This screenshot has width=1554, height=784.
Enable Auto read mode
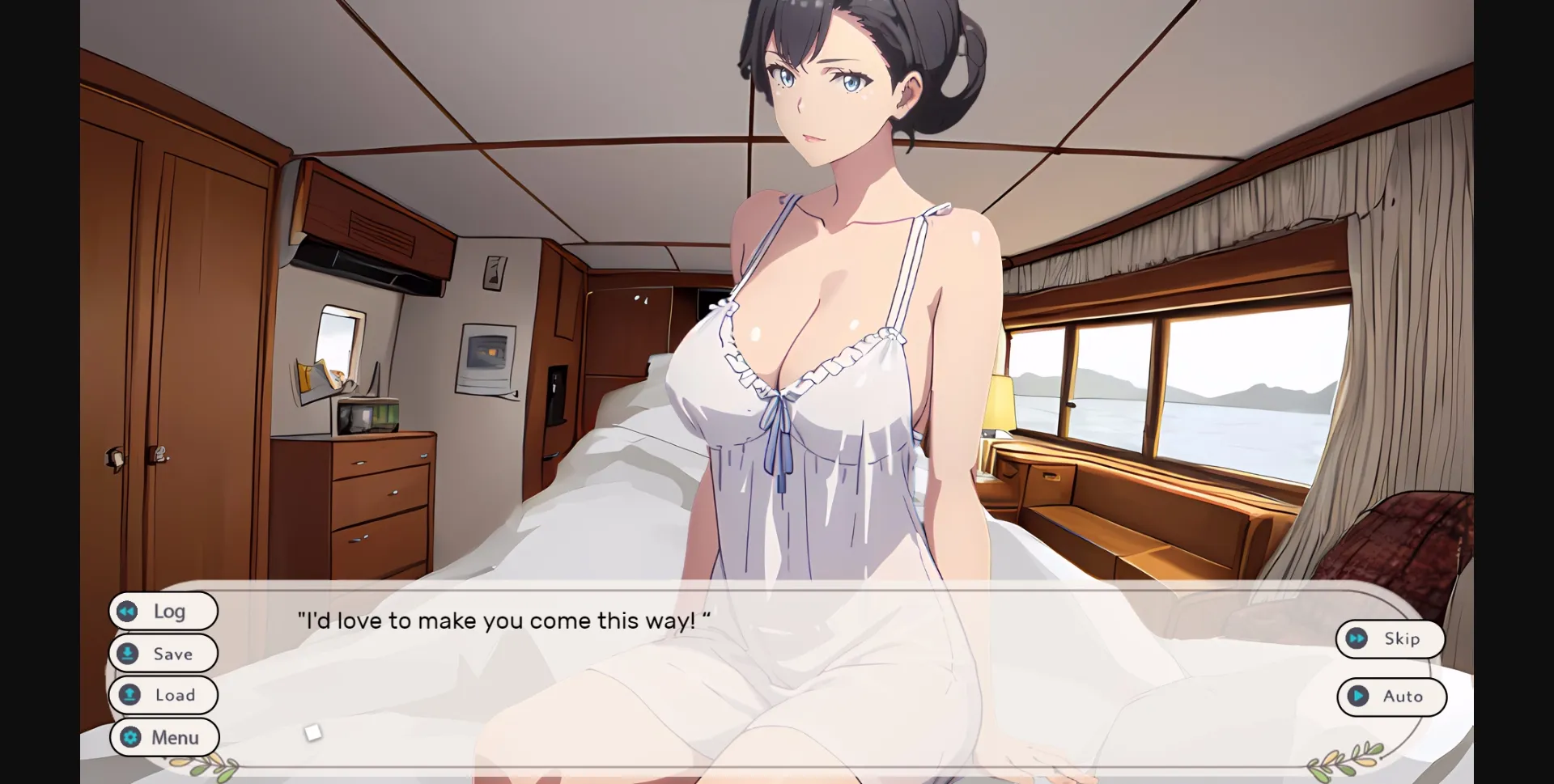coord(1392,697)
